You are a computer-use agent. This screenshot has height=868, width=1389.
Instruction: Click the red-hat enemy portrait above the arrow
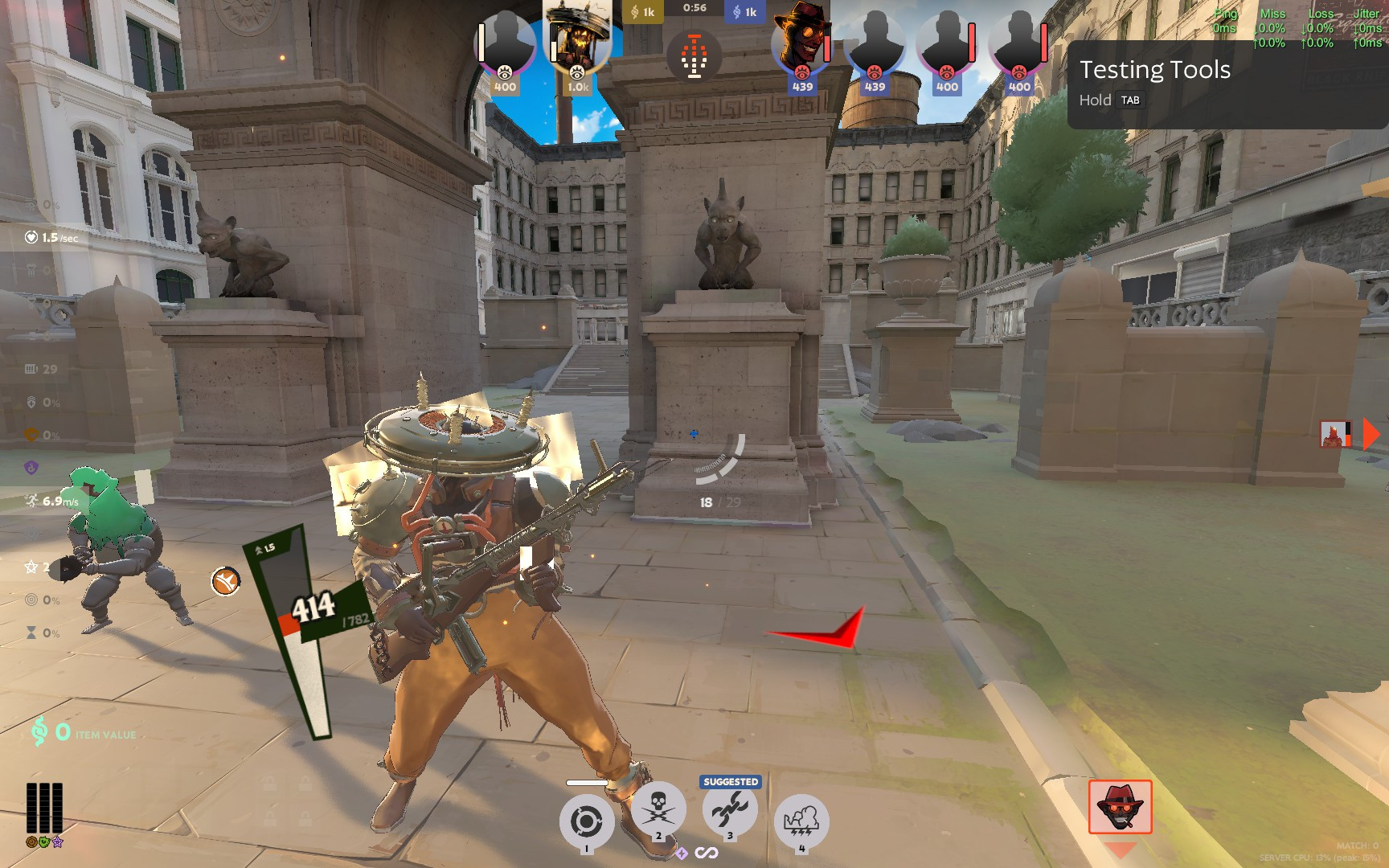point(1121,808)
